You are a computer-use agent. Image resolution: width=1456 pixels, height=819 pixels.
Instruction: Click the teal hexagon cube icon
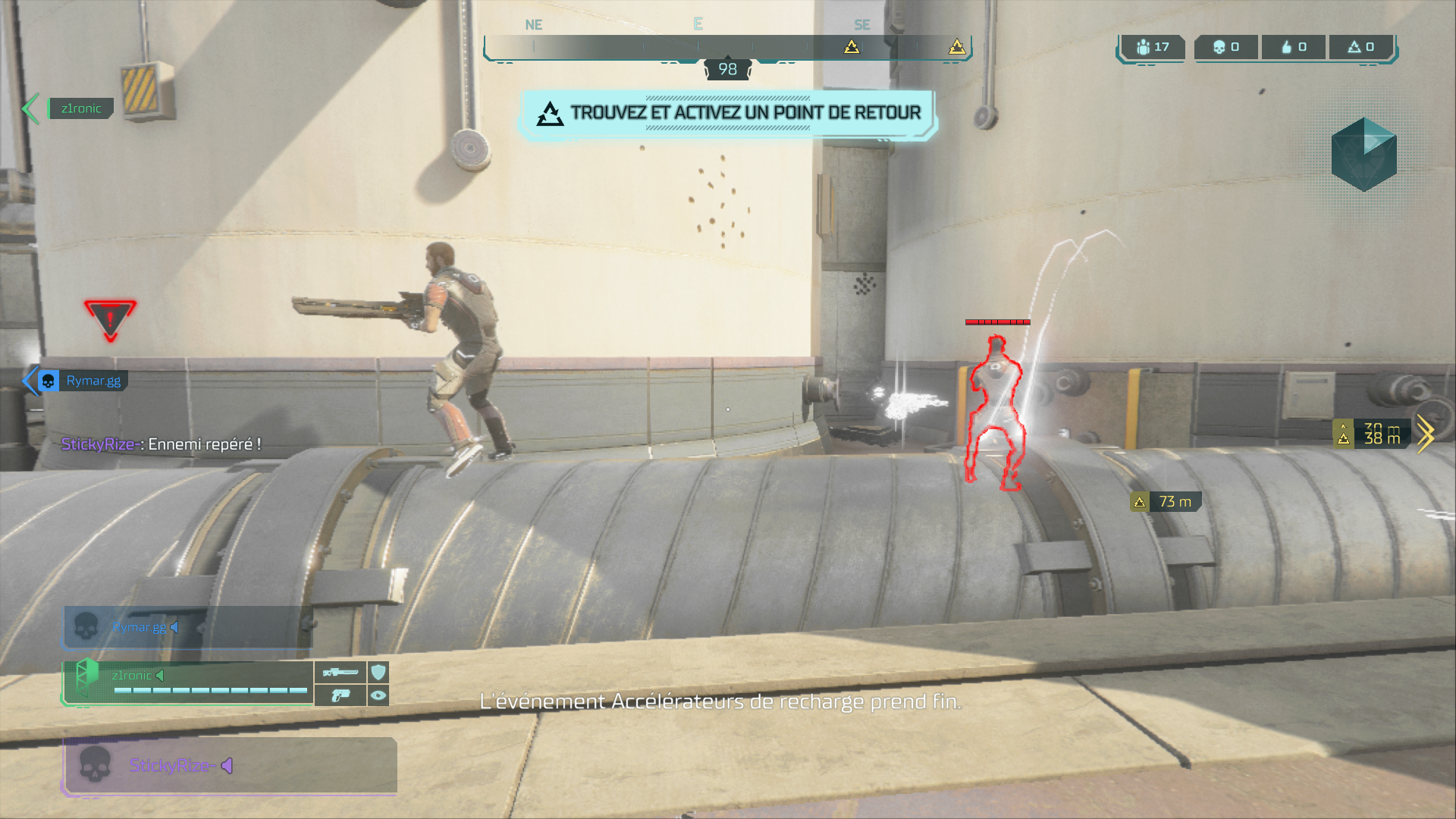pos(1363,154)
